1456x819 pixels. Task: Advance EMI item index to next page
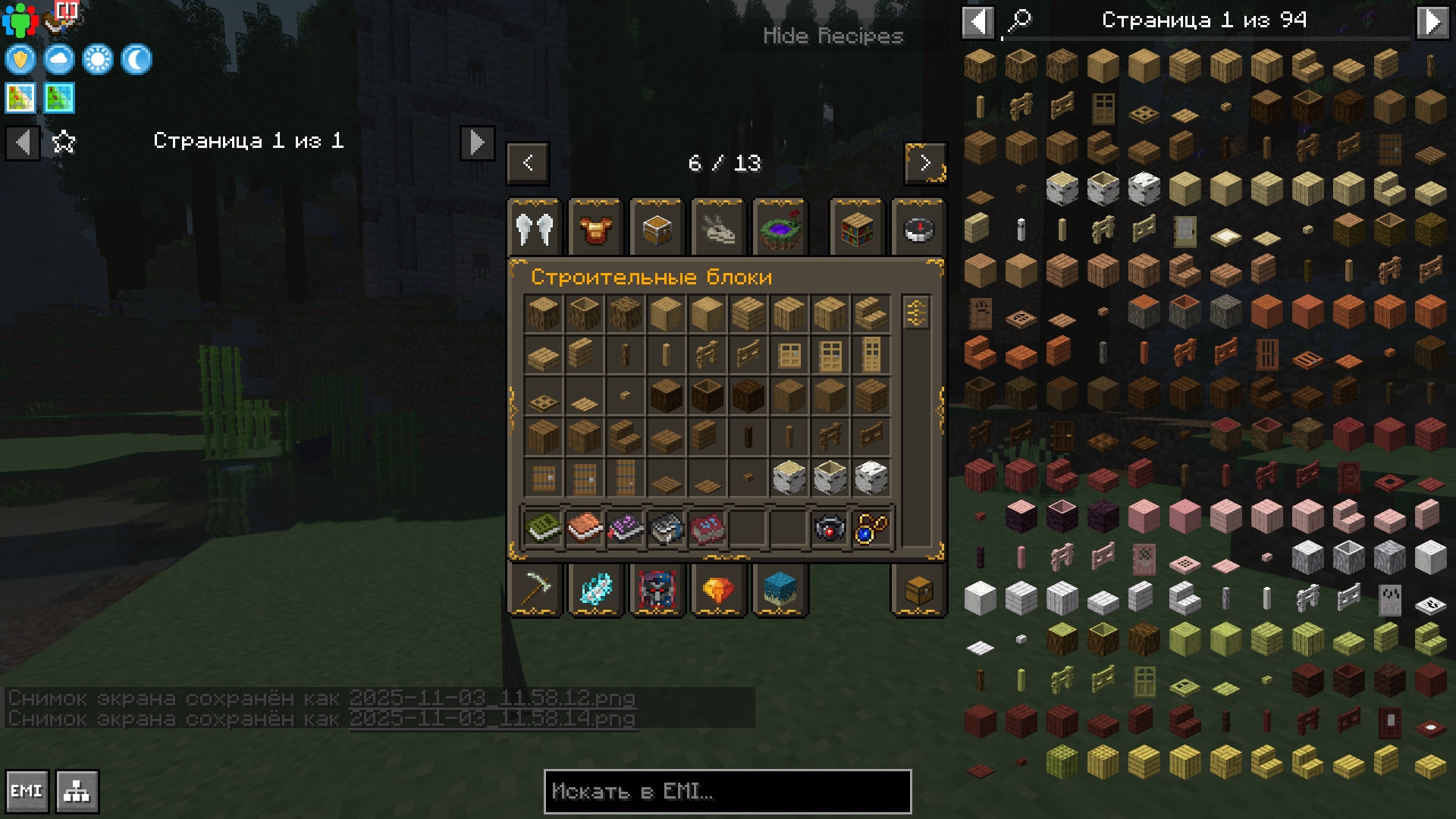pyautogui.click(x=1432, y=21)
